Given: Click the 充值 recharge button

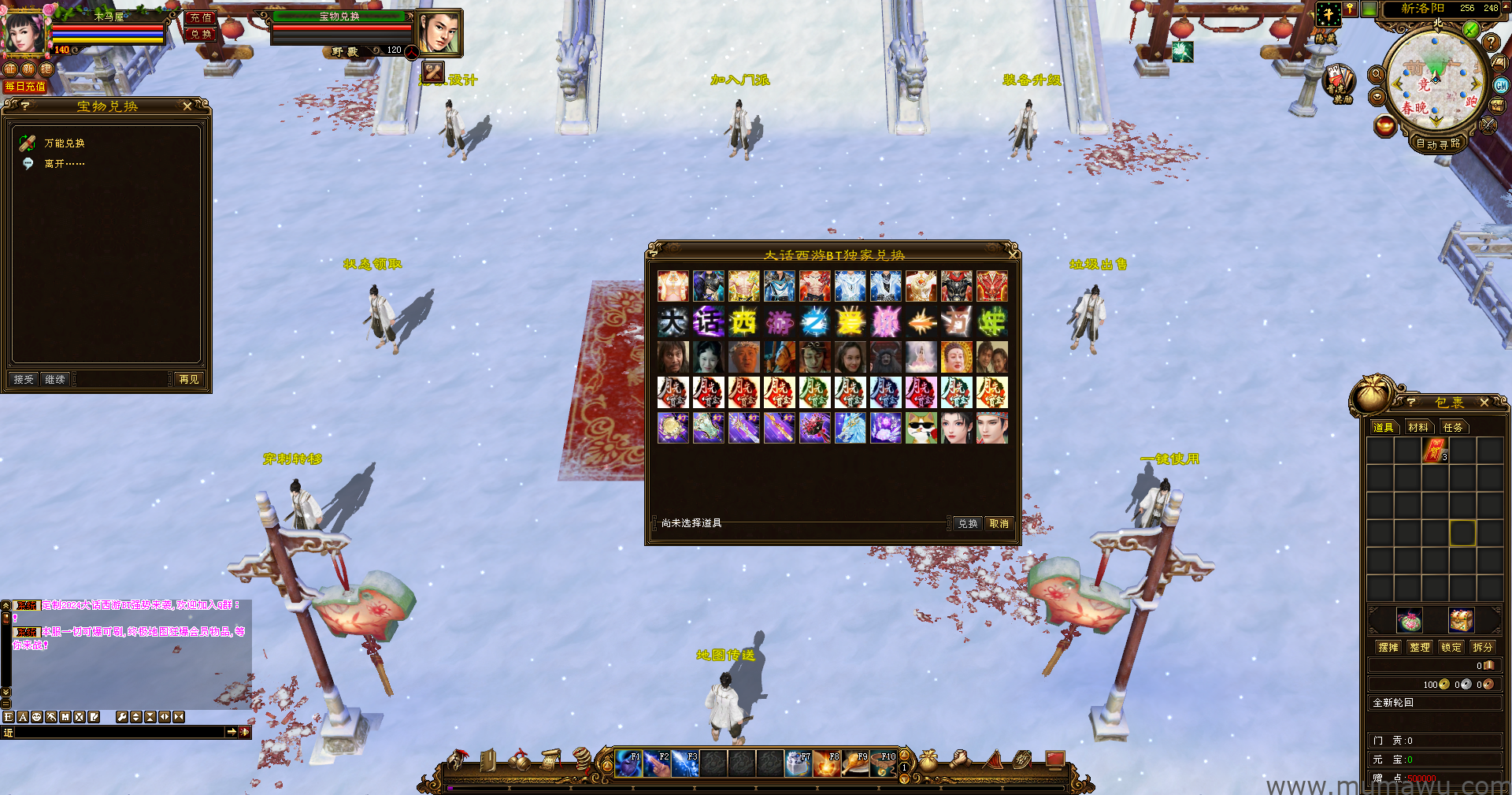Looking at the screenshot, I should pyautogui.click(x=201, y=17).
